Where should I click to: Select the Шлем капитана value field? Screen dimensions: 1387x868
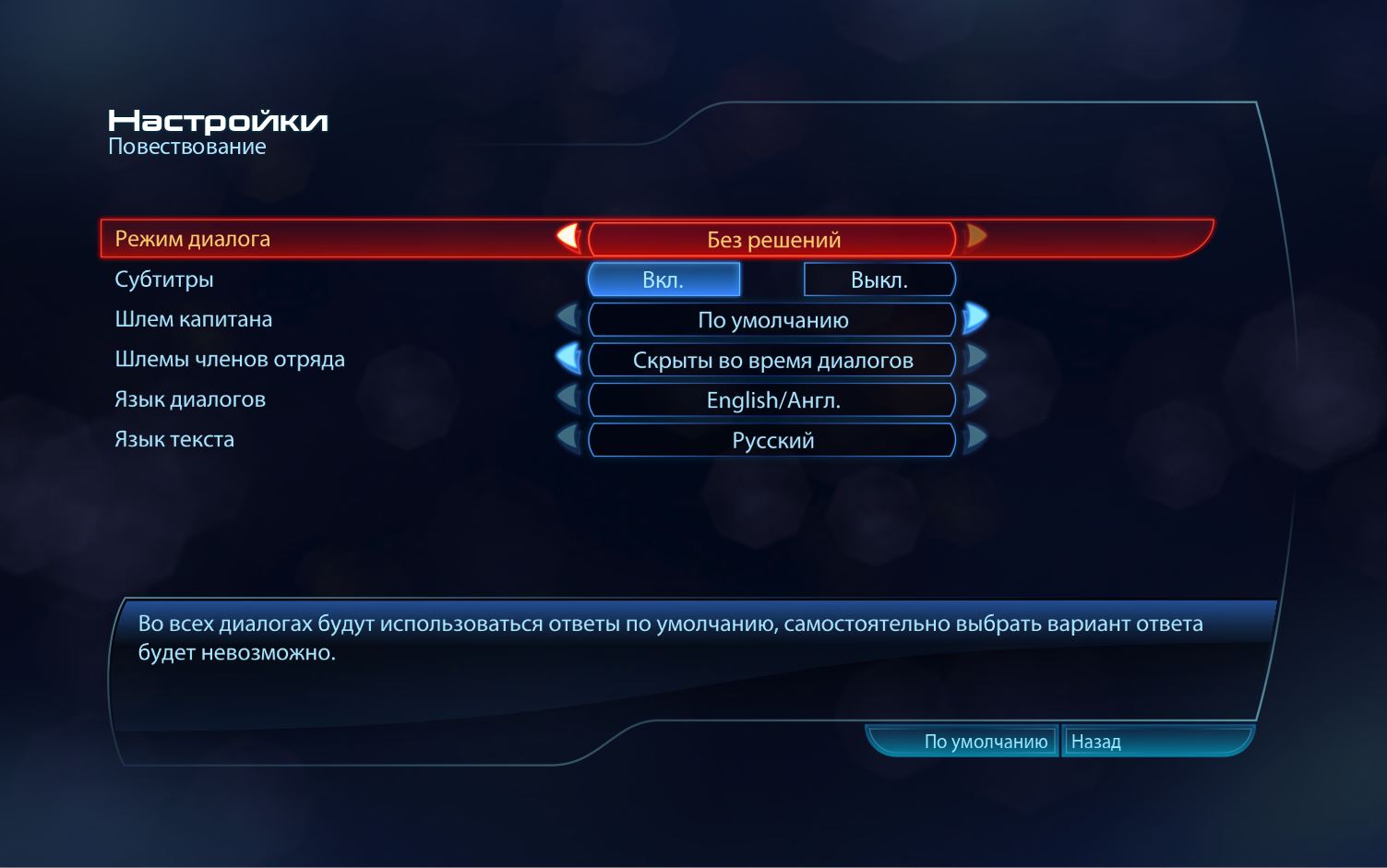tap(772, 320)
